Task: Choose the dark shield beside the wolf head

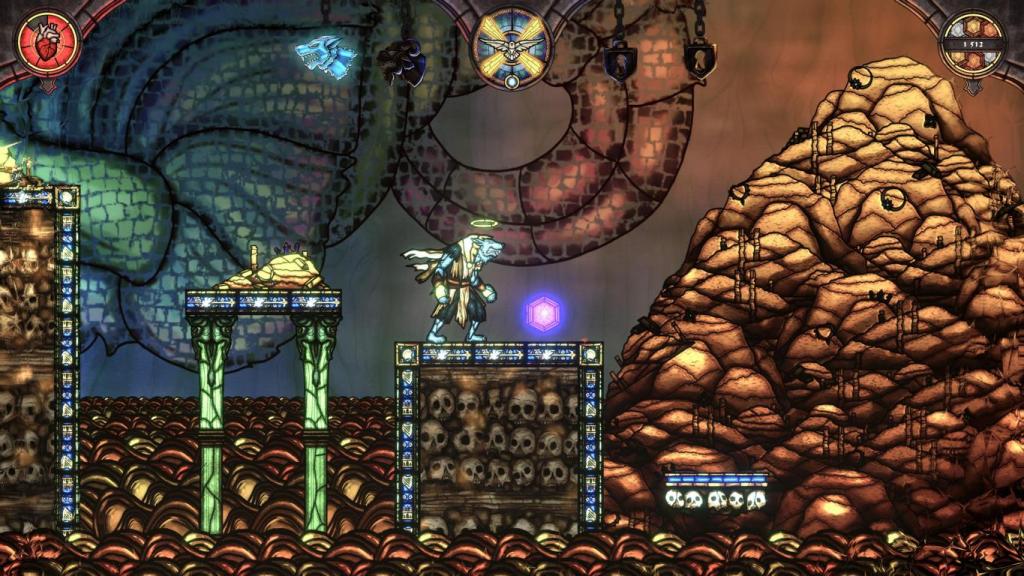Action: (404, 63)
